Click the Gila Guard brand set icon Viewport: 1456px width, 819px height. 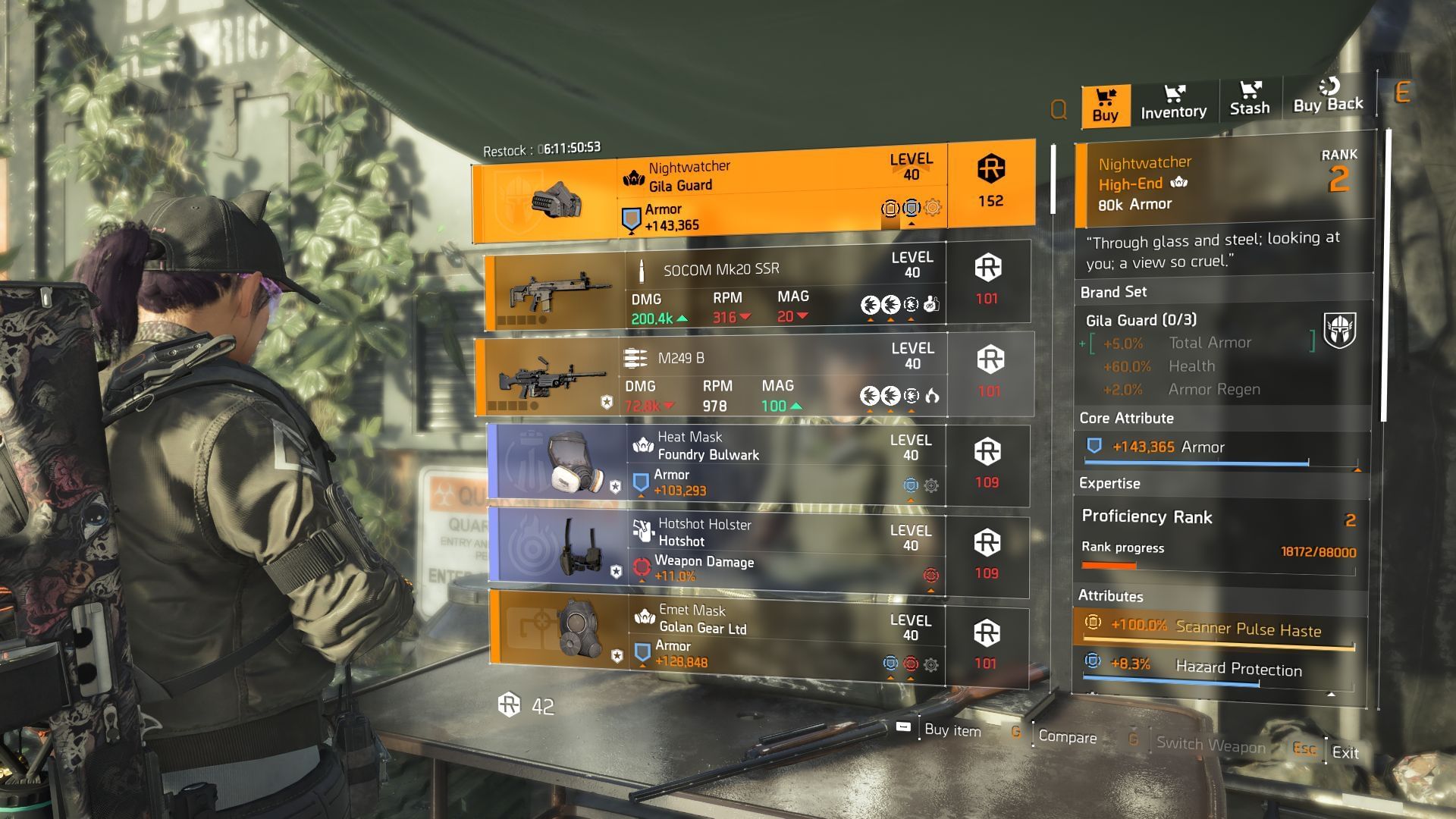coord(1339,331)
